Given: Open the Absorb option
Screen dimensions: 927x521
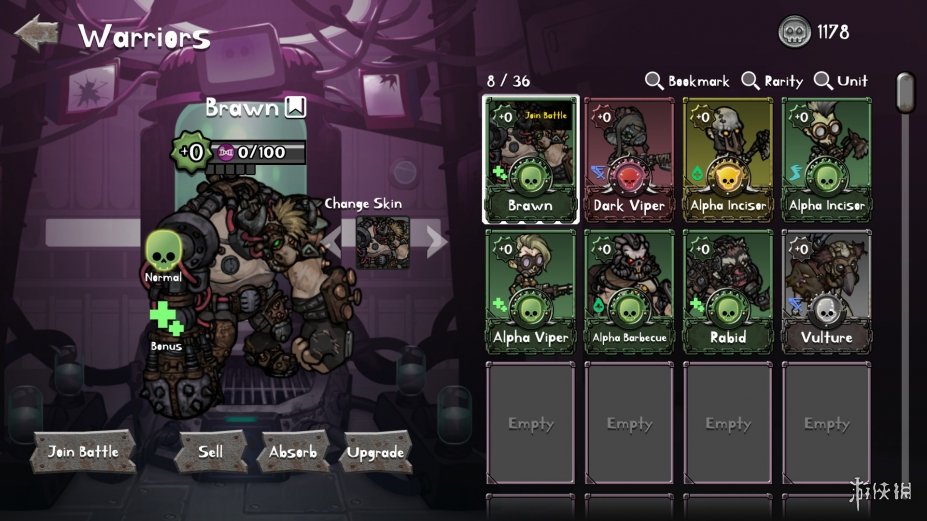Looking at the screenshot, I should click(293, 452).
